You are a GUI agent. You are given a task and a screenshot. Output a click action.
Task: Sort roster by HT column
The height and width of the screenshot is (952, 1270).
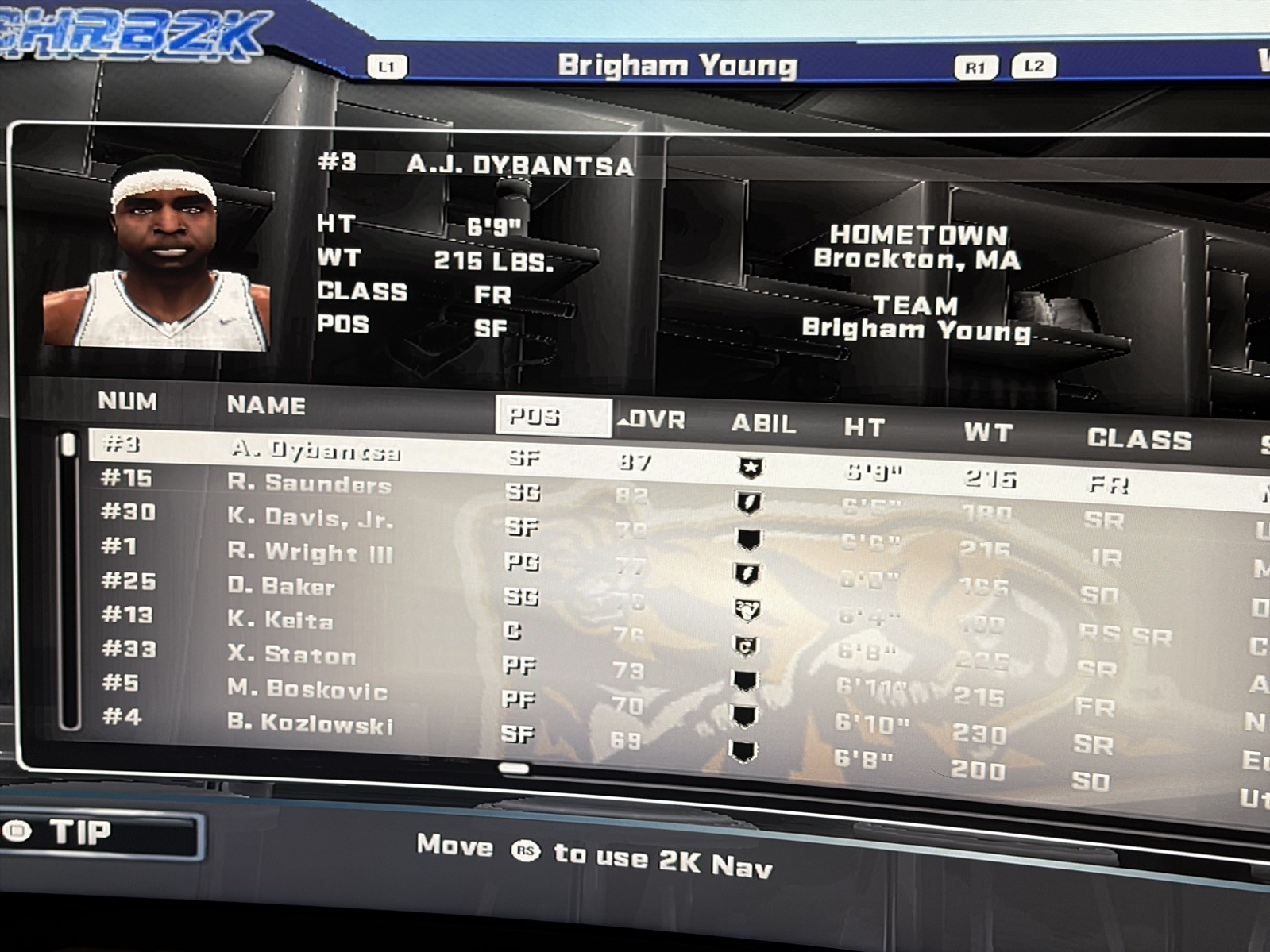(x=864, y=428)
